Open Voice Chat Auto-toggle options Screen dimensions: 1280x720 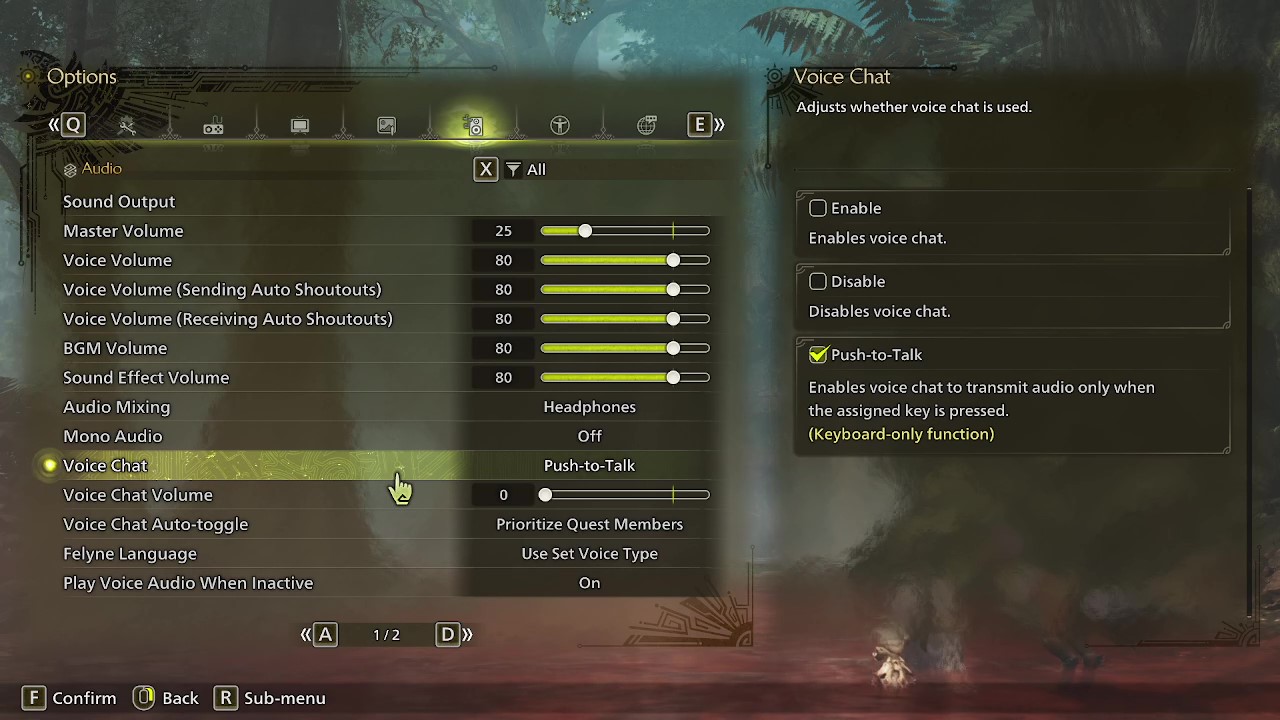point(590,524)
